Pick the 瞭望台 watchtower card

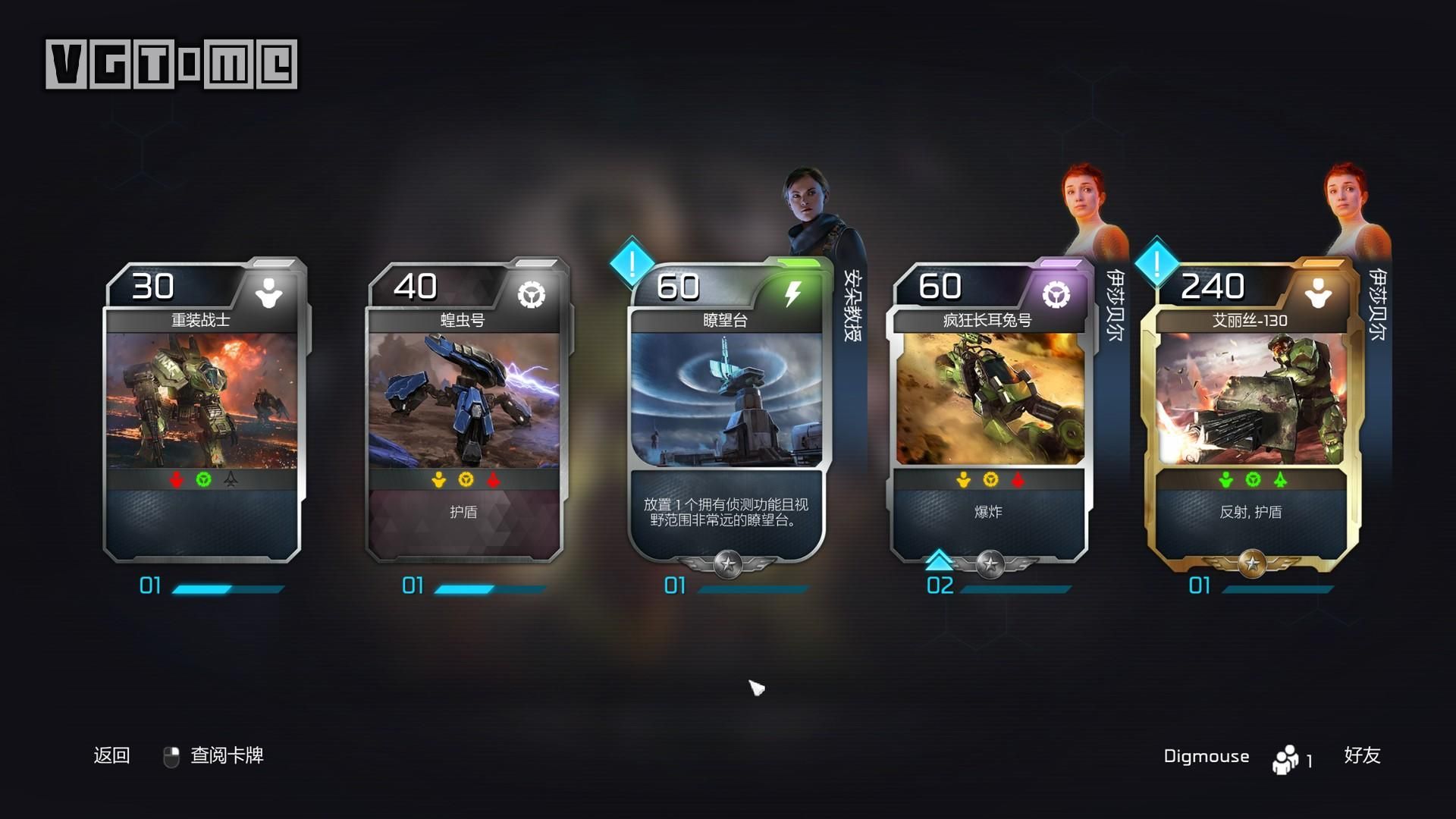(726, 409)
